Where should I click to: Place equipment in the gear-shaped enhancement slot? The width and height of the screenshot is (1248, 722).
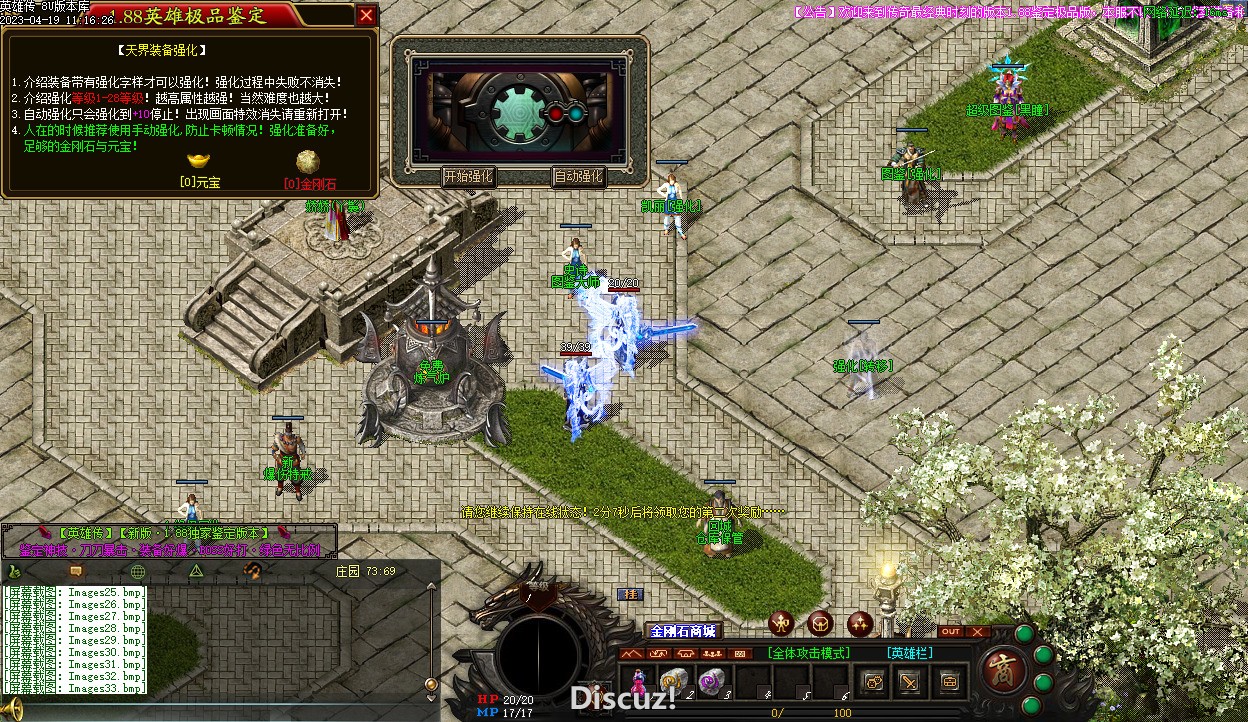[x=517, y=112]
